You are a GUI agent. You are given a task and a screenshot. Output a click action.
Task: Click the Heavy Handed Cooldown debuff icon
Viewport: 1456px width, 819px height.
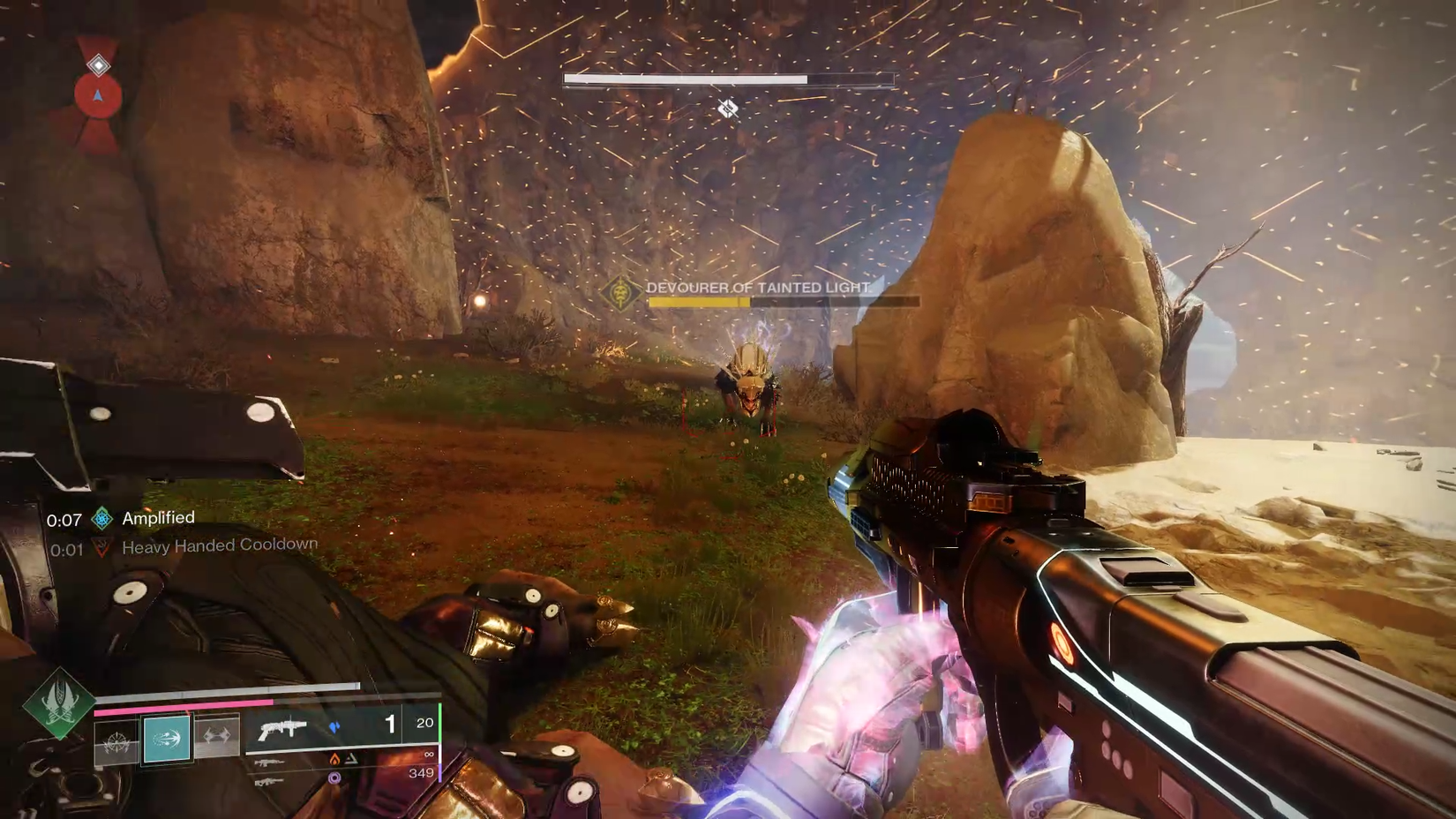tap(100, 547)
